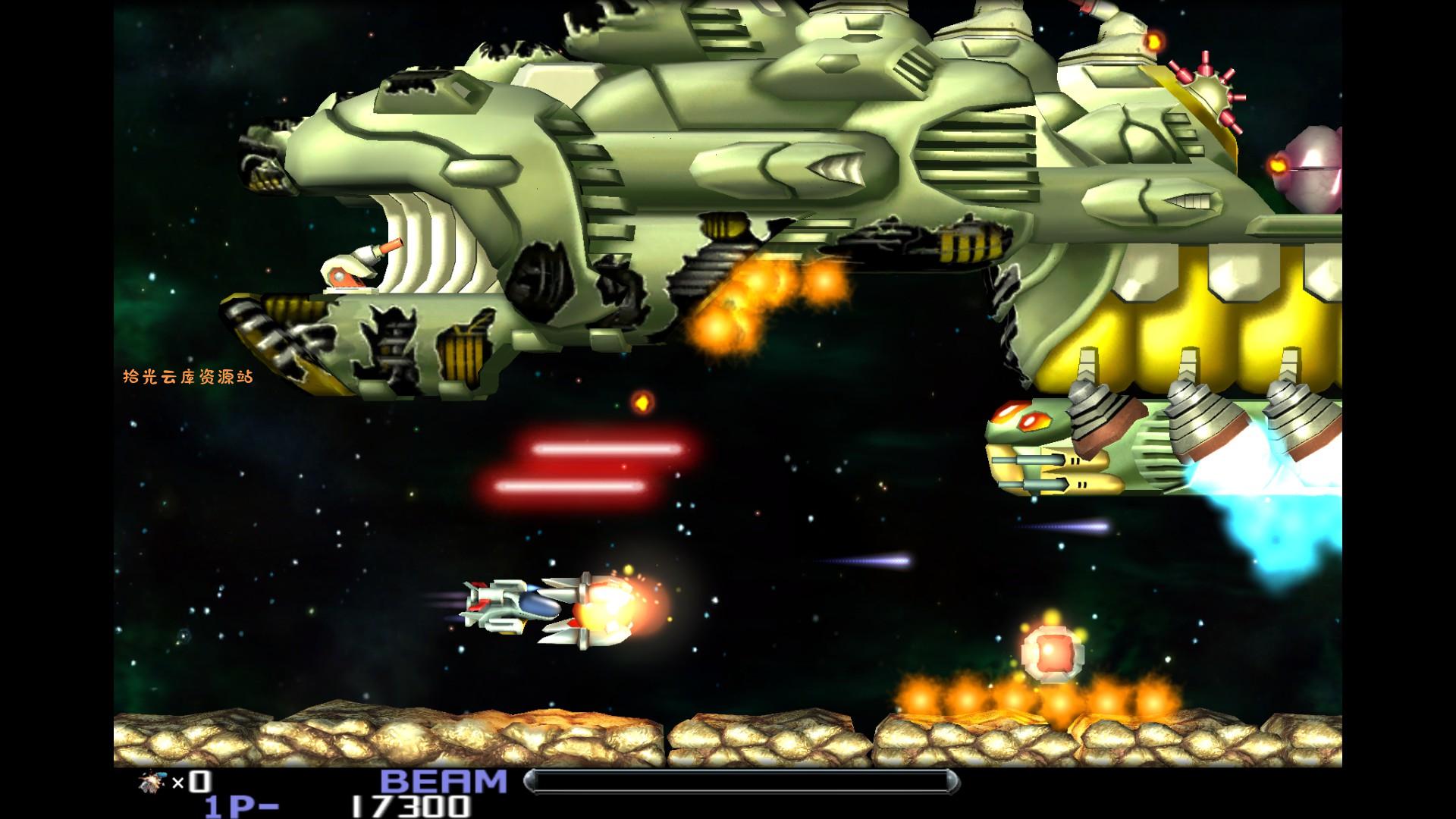Select the yellow armored hull plating
The height and width of the screenshot is (819, 1456).
1213,318
